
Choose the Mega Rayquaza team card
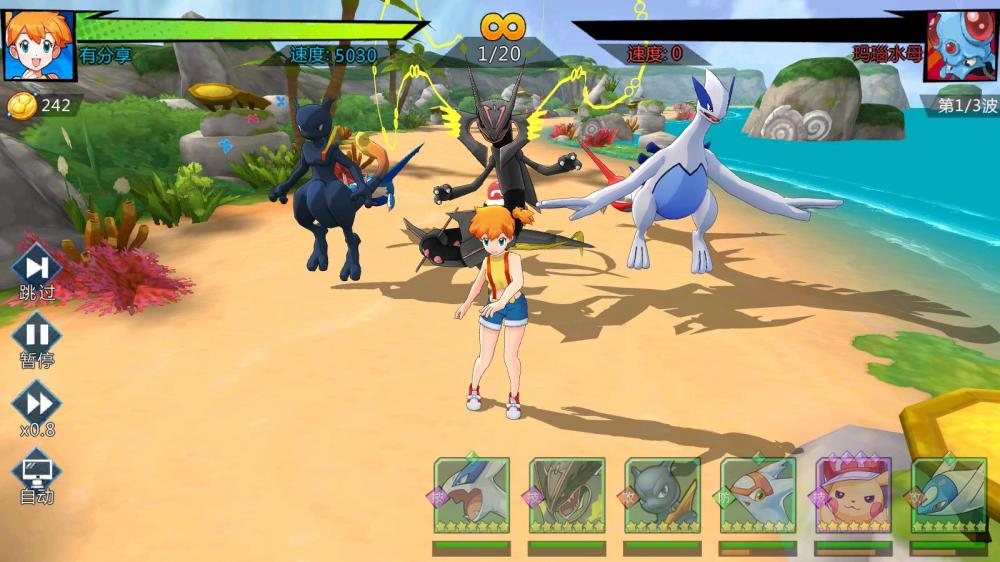click(567, 495)
